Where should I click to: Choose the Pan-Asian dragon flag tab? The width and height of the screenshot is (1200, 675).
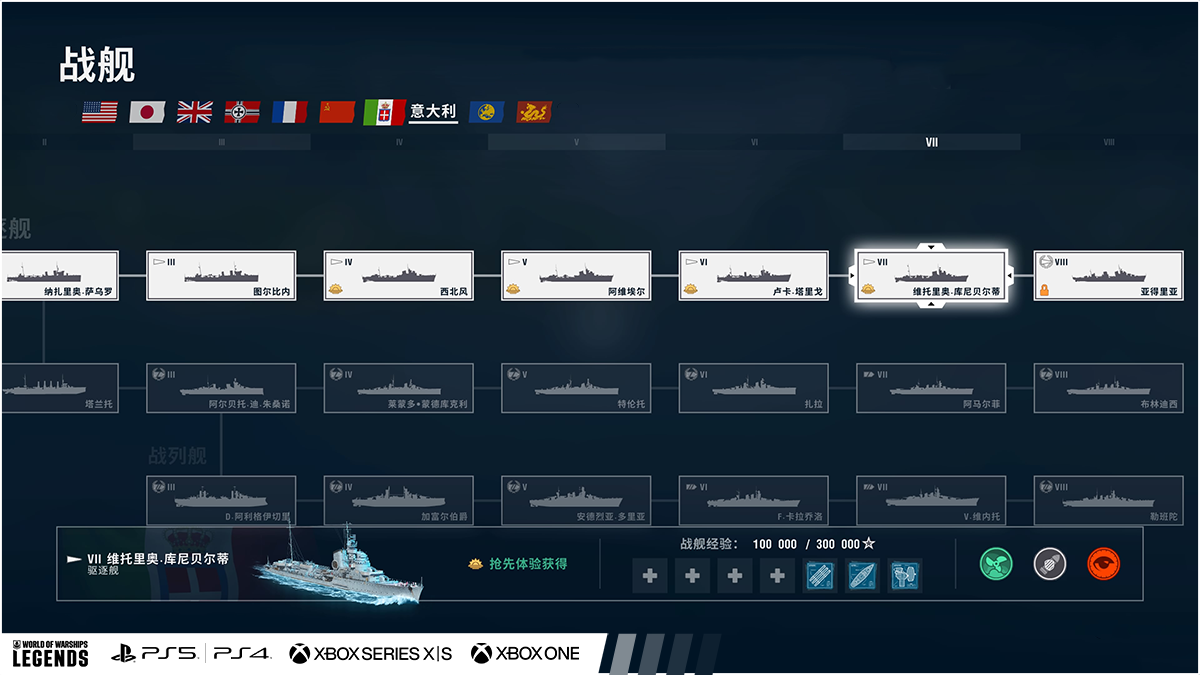click(x=534, y=112)
